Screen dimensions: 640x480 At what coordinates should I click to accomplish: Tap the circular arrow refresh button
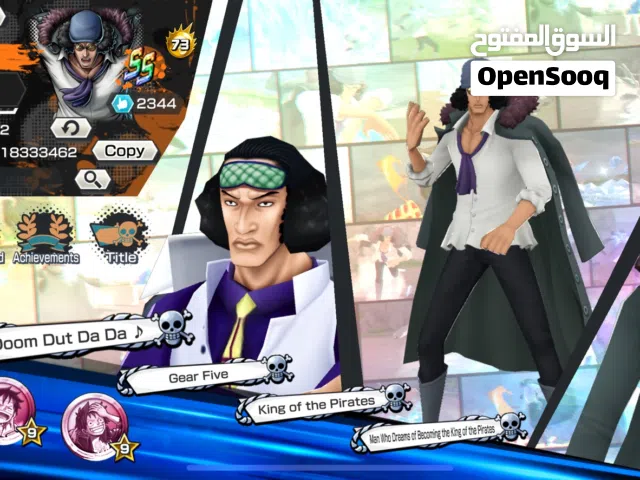click(x=71, y=128)
